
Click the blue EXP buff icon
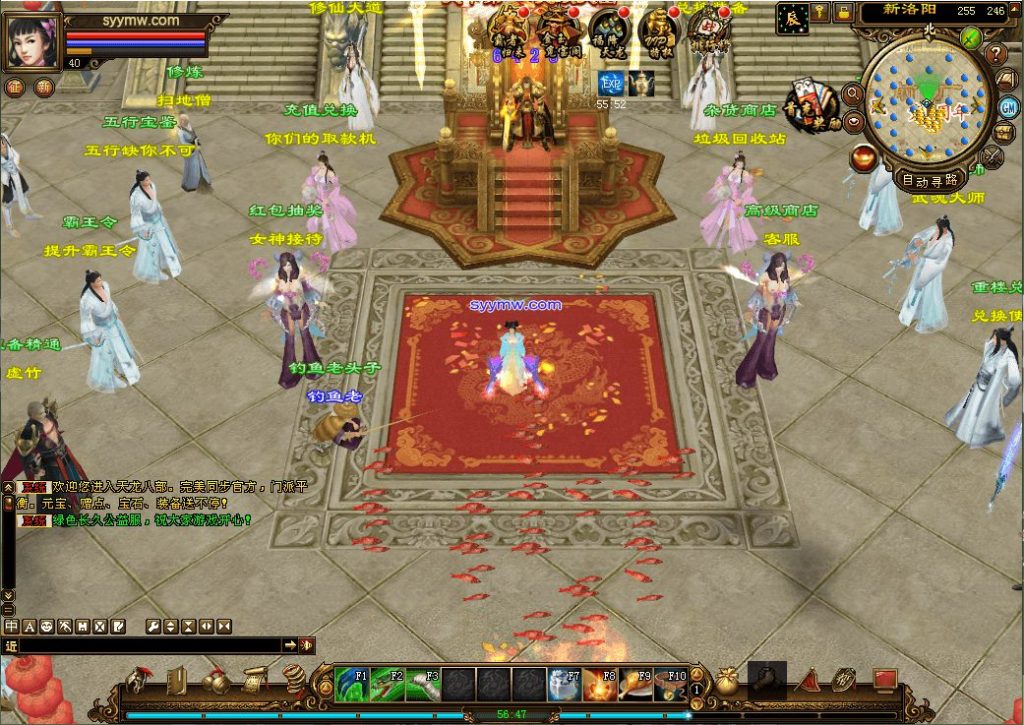pyautogui.click(x=611, y=84)
